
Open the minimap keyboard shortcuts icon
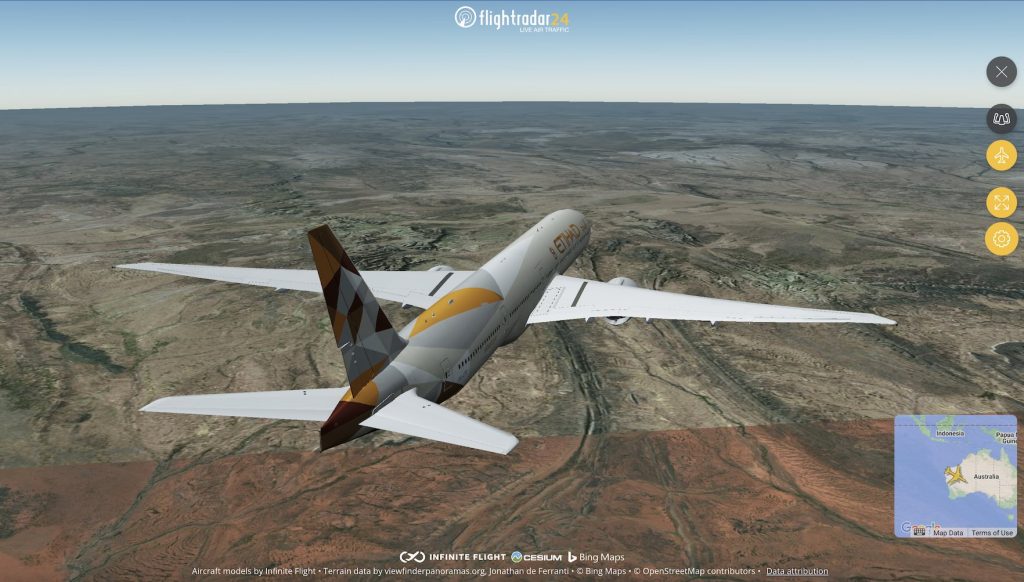pyautogui.click(x=919, y=532)
